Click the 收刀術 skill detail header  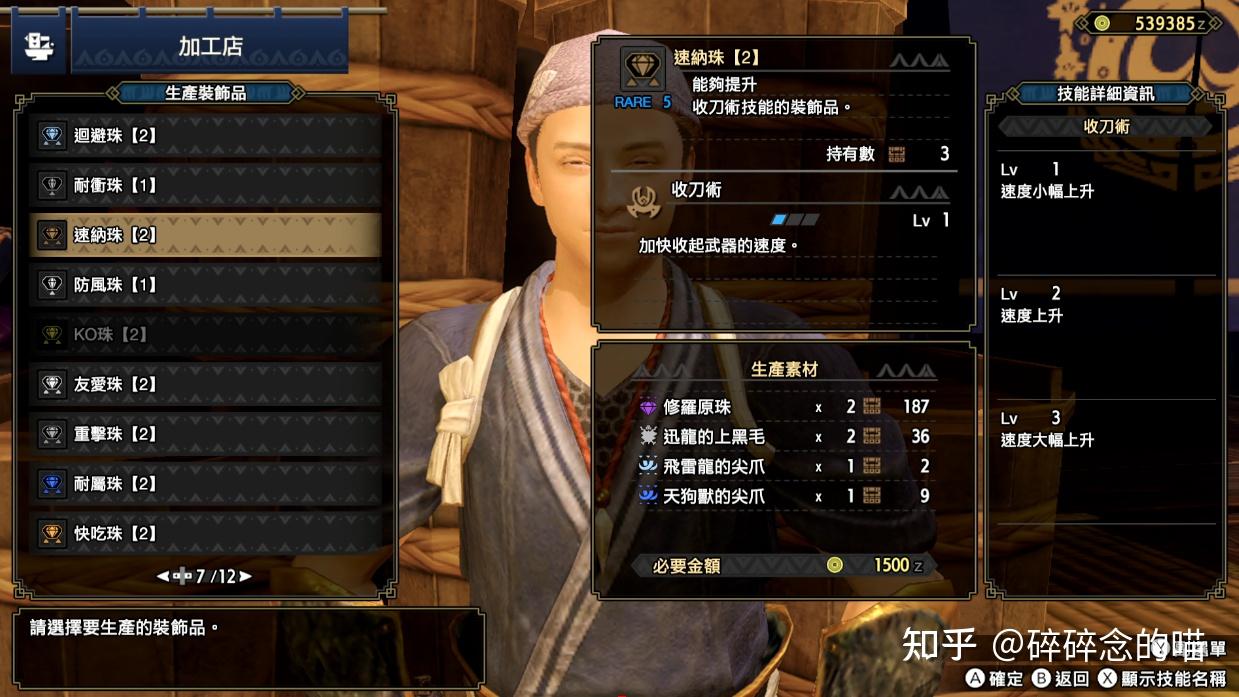tap(1106, 127)
